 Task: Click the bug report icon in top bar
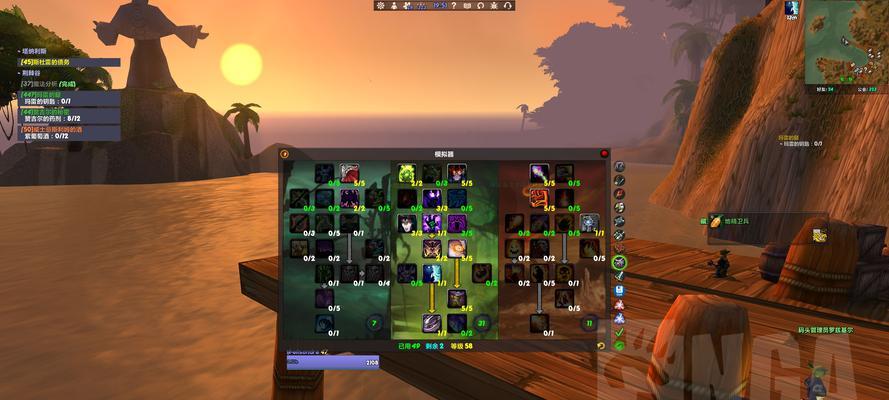495,6
